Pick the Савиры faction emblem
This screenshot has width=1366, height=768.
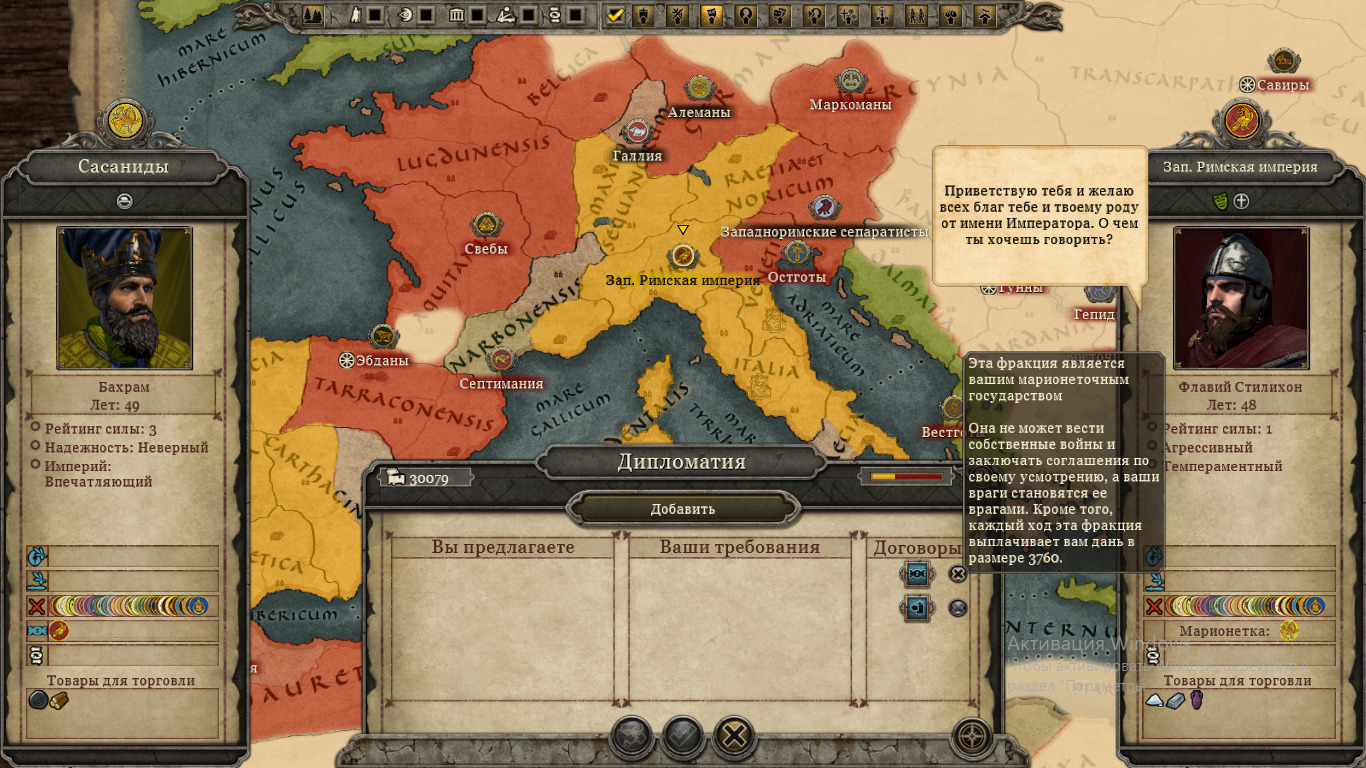click(1282, 62)
